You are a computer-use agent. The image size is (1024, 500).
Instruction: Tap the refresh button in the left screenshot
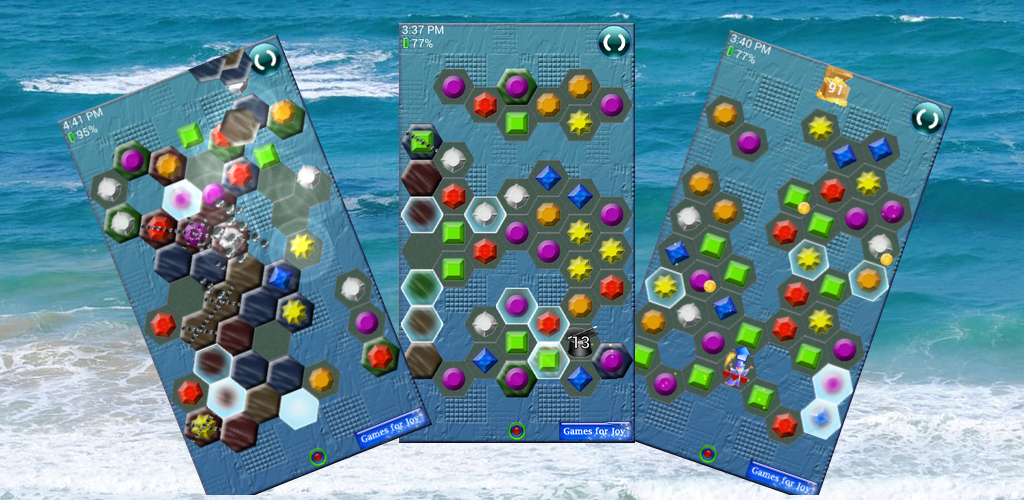265,59
